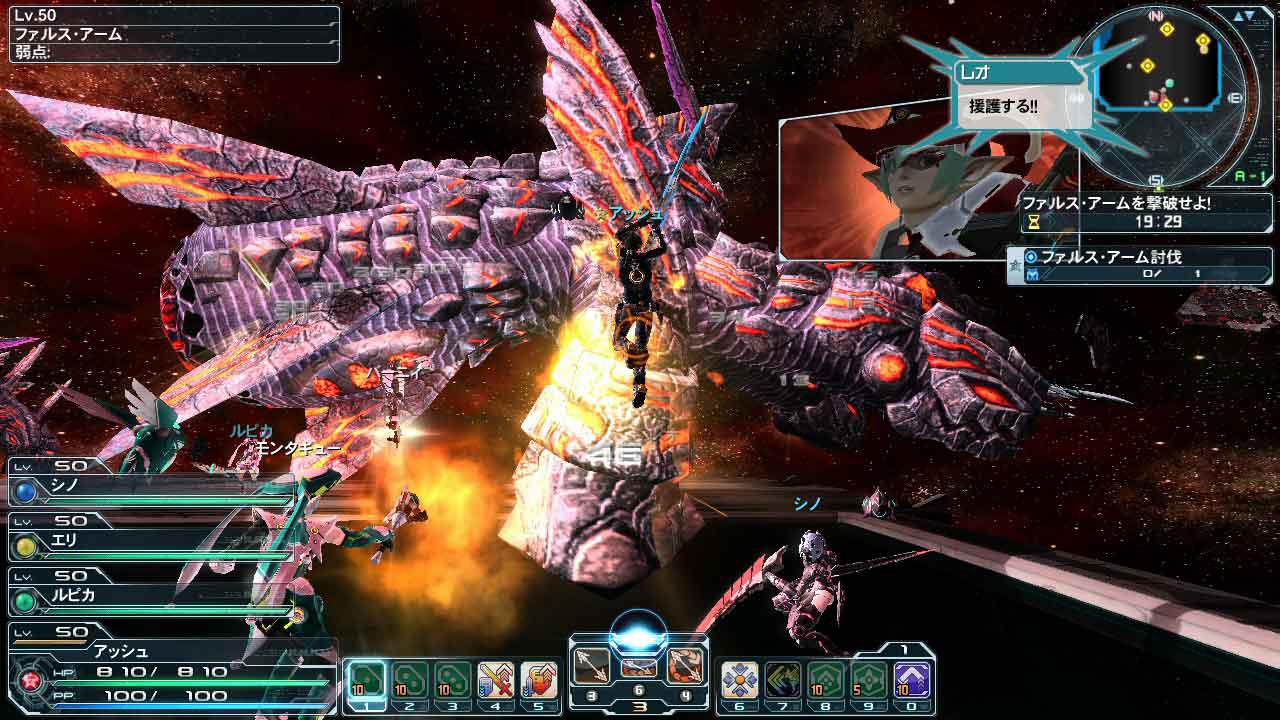
Task: Use the fire defense-boost item in slot 5
Action: click(539, 680)
